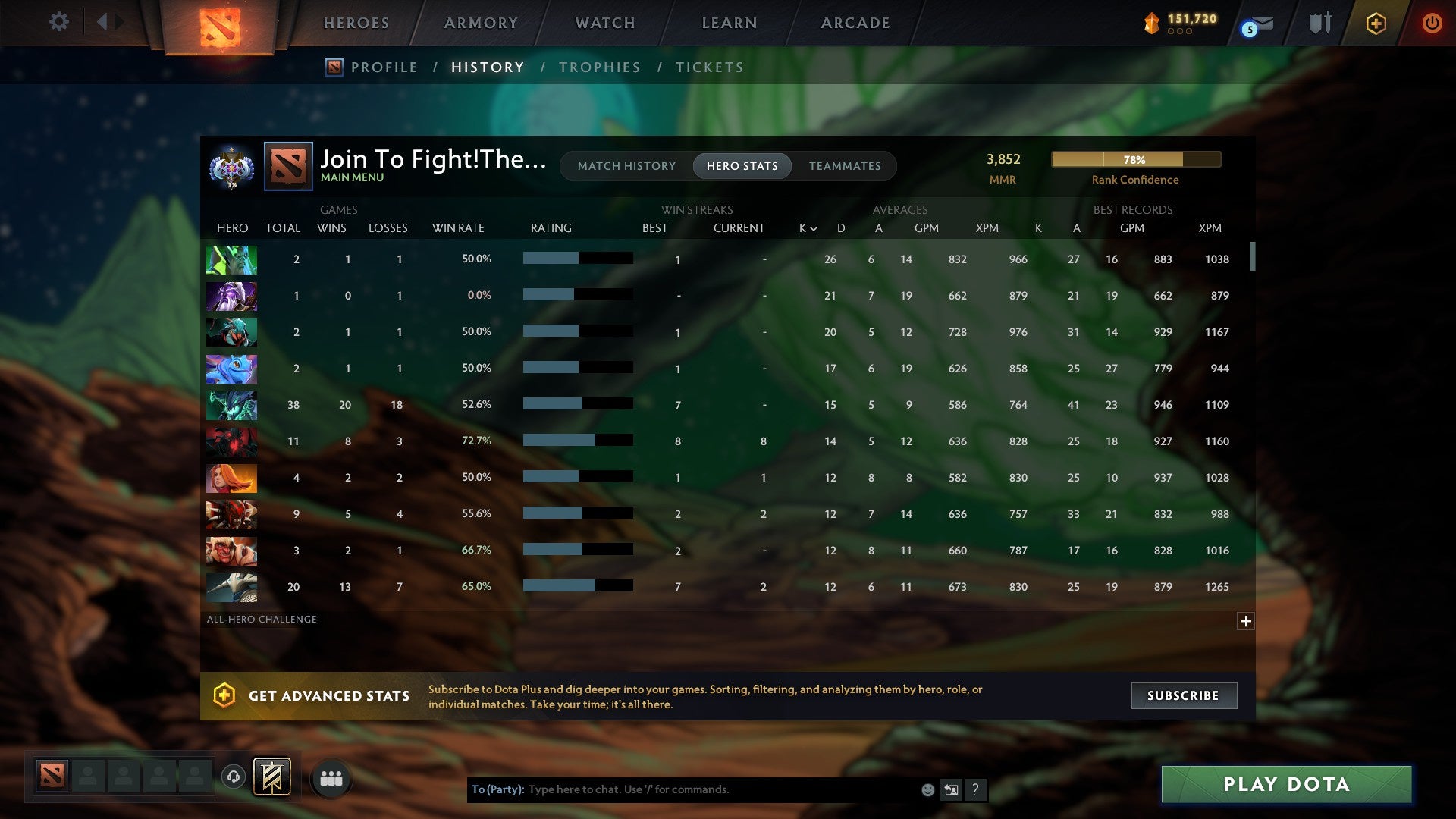
Task: Expand the All-Hero Challenge section
Action: 1246,620
